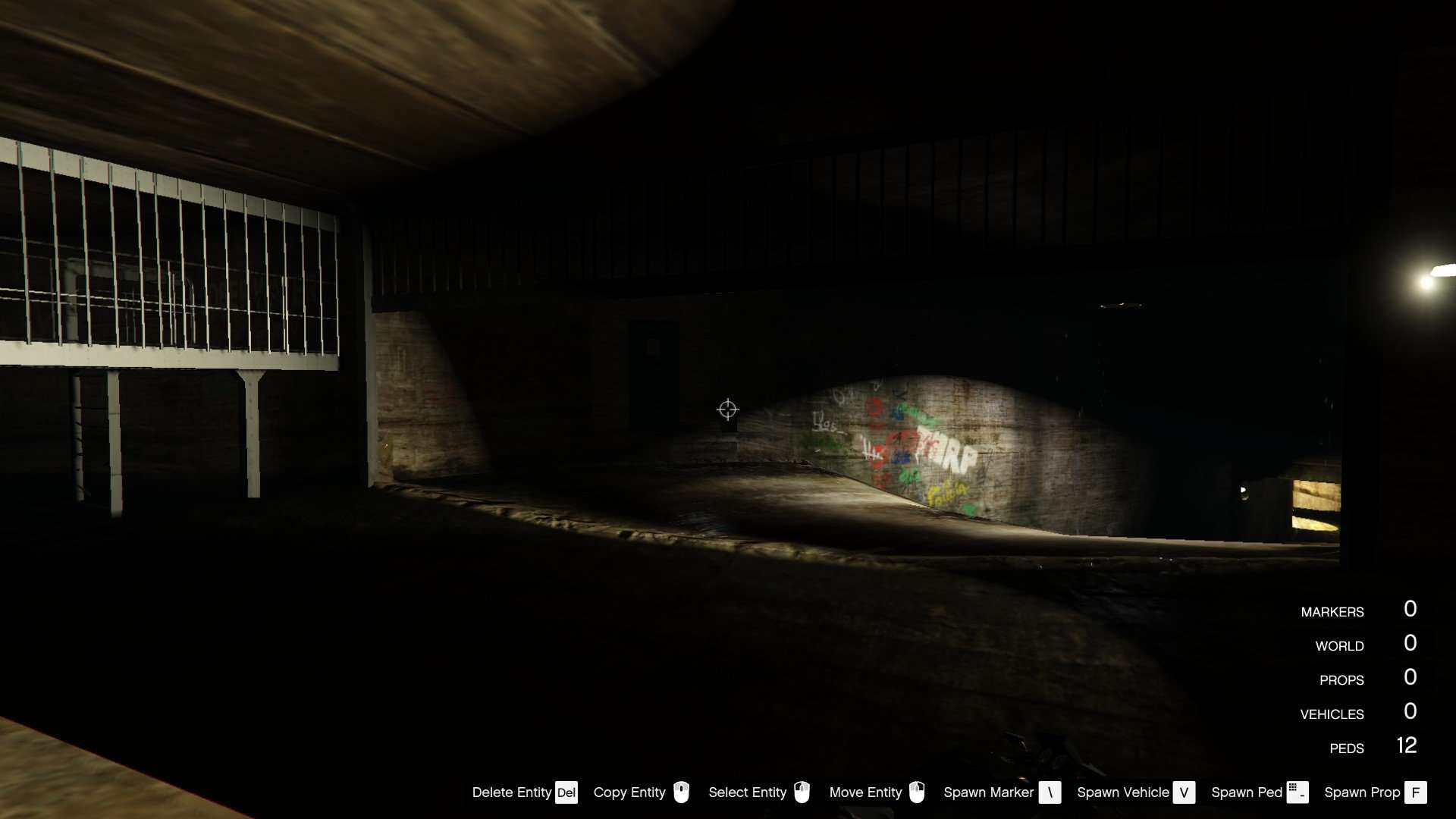Select the Copy Entity action
The width and height of the screenshot is (1456, 819).
click(629, 792)
